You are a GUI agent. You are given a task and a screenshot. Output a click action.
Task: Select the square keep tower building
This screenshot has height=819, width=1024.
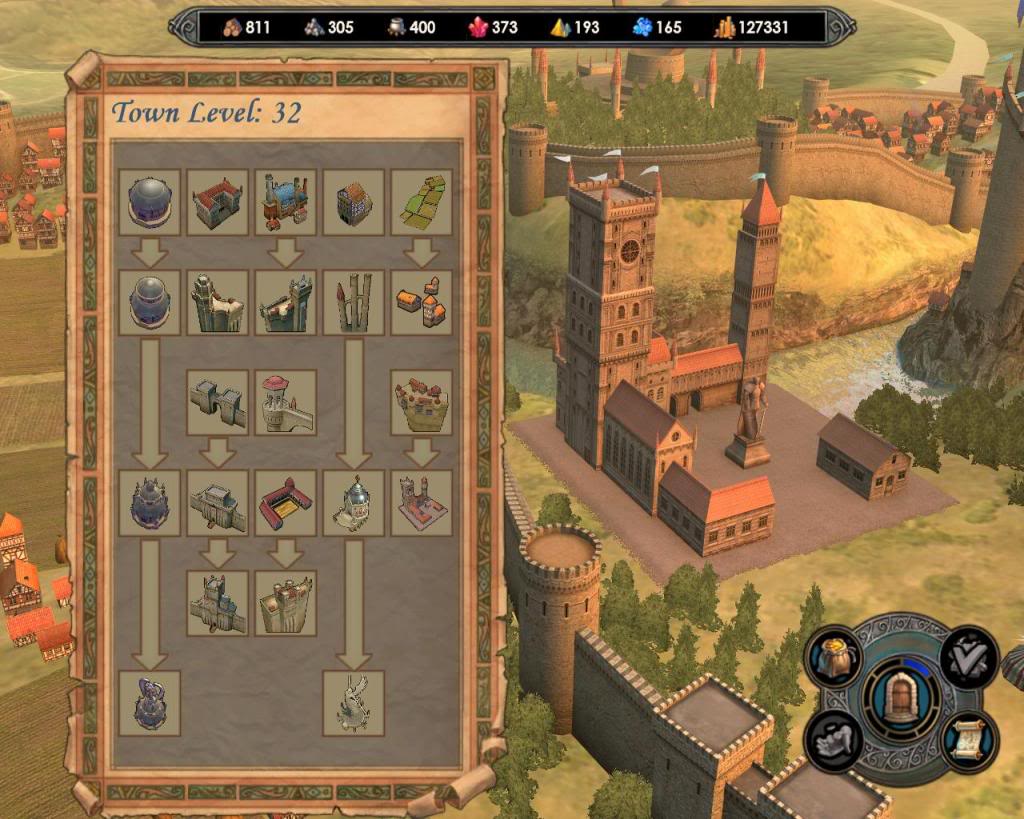tap(285, 603)
